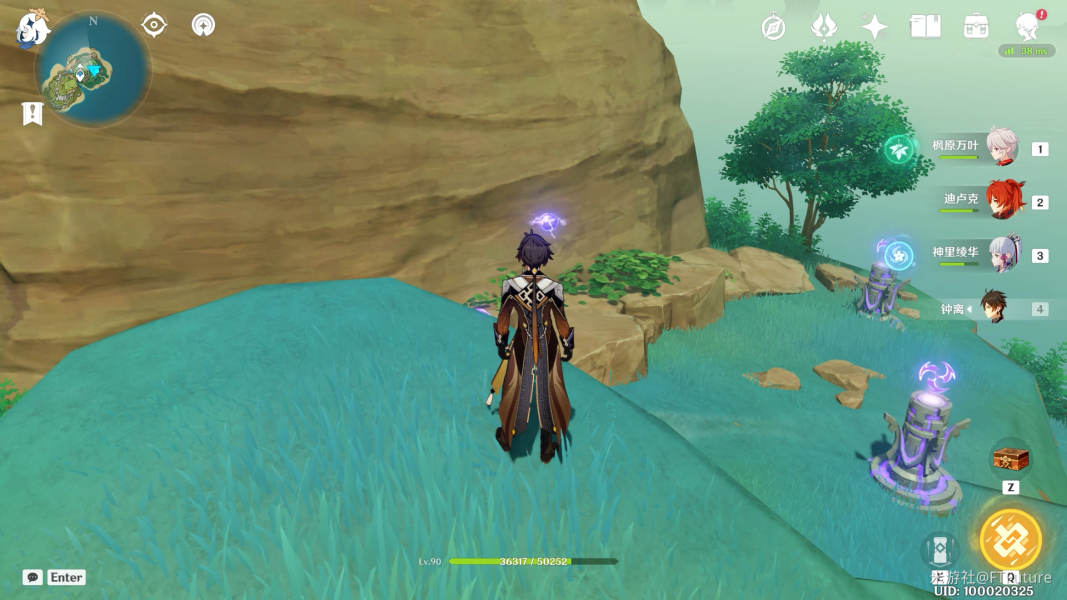1067x600 pixels.
Task: Open the compass events icon in the top bar
Action: [773, 27]
